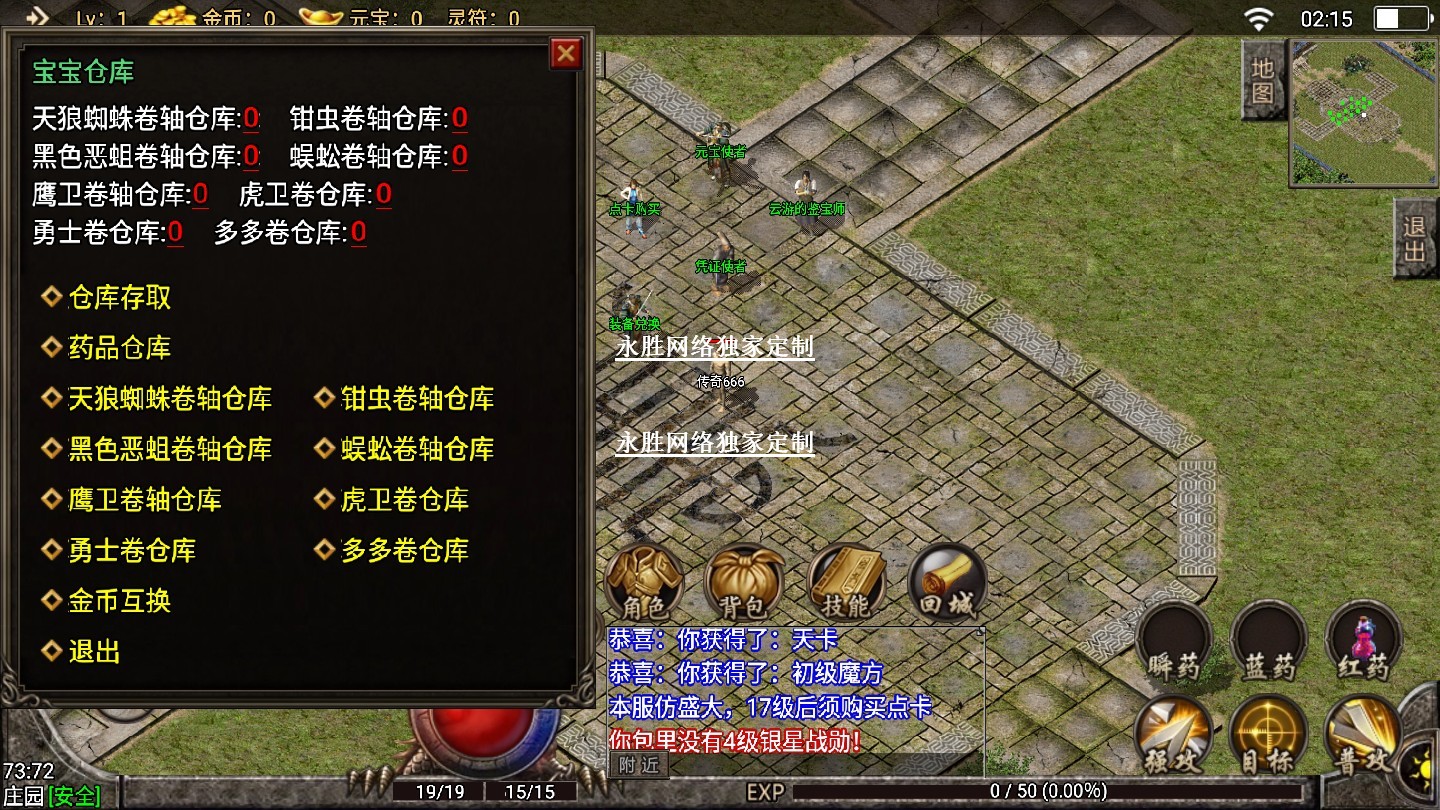Choose the 多多卷仓库 menu option

tap(404, 550)
